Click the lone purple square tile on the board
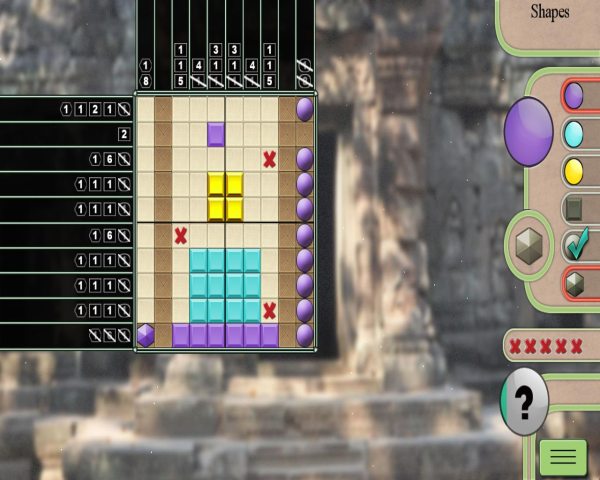Viewport: 600px width, 480px height. point(216,133)
